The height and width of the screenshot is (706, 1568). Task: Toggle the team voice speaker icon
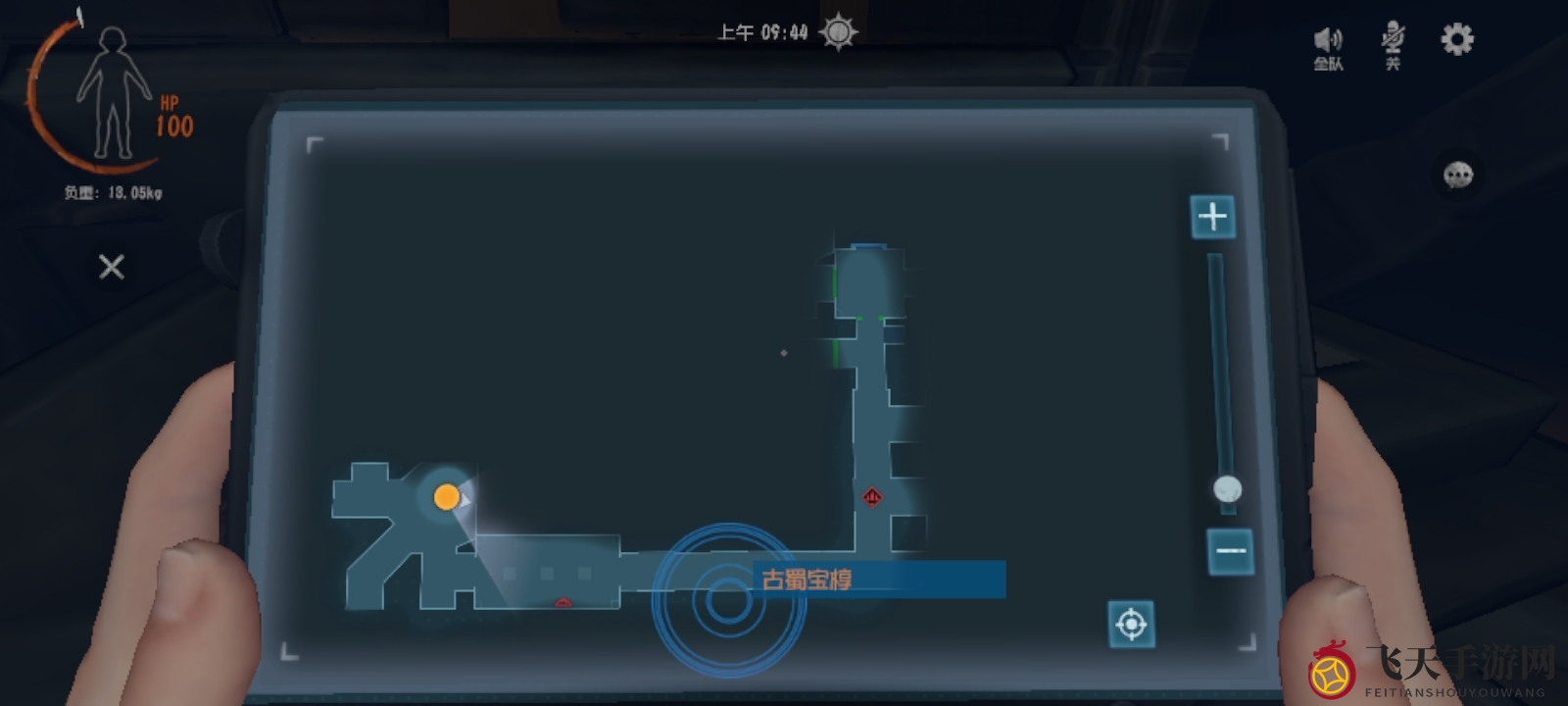click(1328, 44)
